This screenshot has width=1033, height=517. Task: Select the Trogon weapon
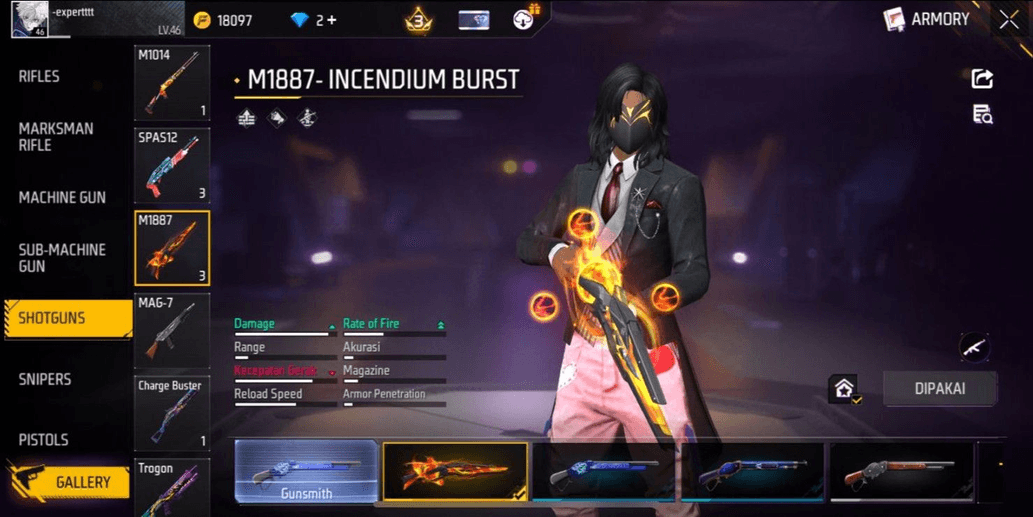coord(172,488)
